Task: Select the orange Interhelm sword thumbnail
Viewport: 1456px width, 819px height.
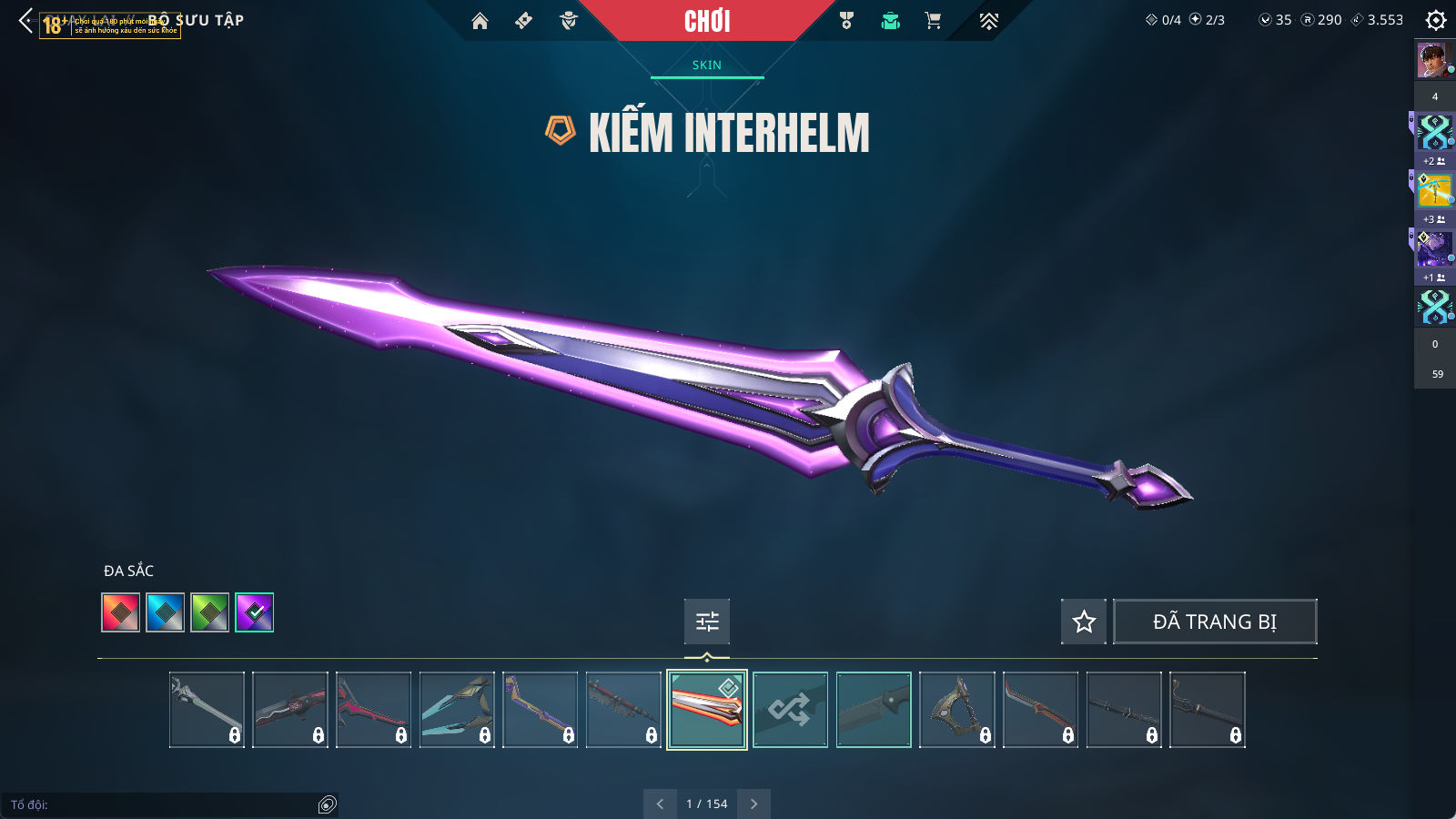Action: point(707,710)
